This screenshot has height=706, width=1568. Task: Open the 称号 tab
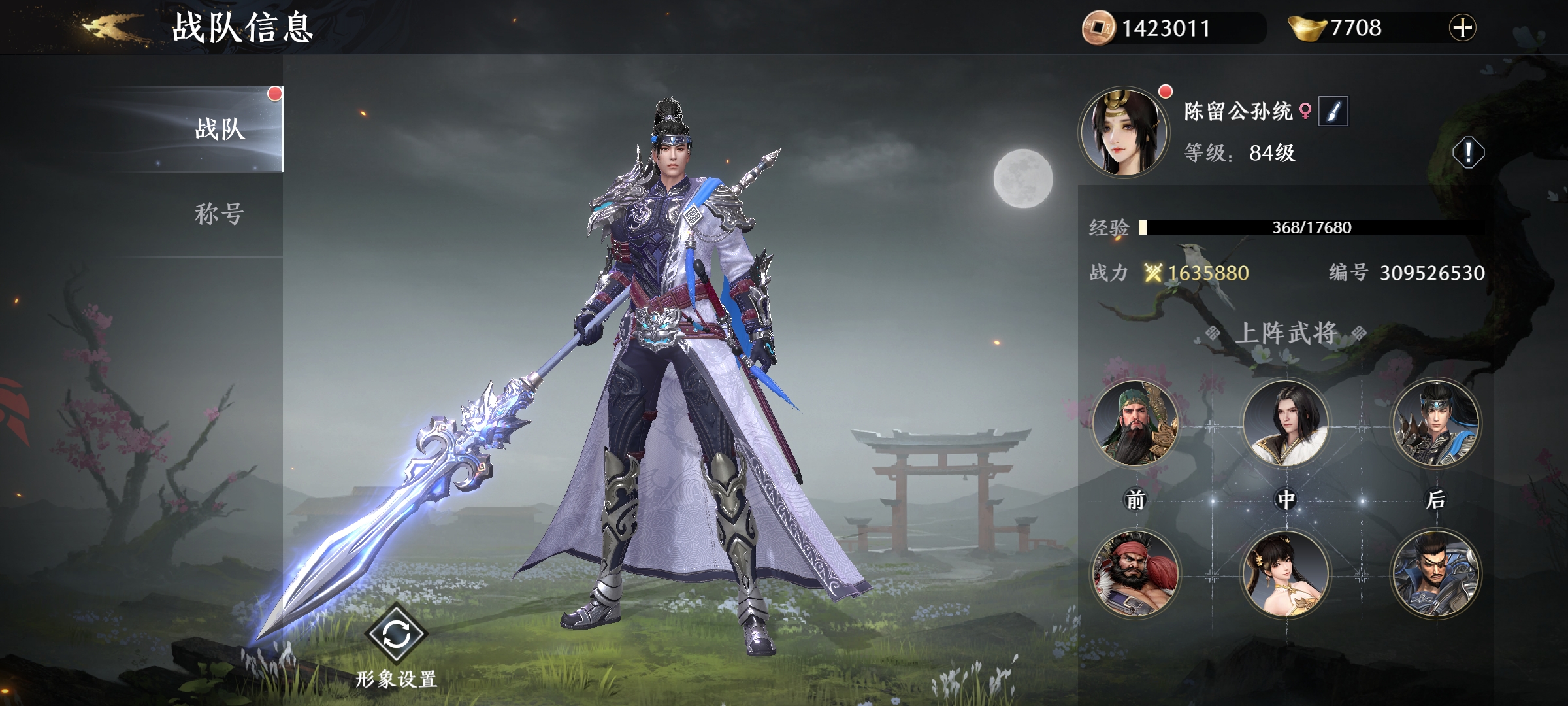(x=220, y=214)
